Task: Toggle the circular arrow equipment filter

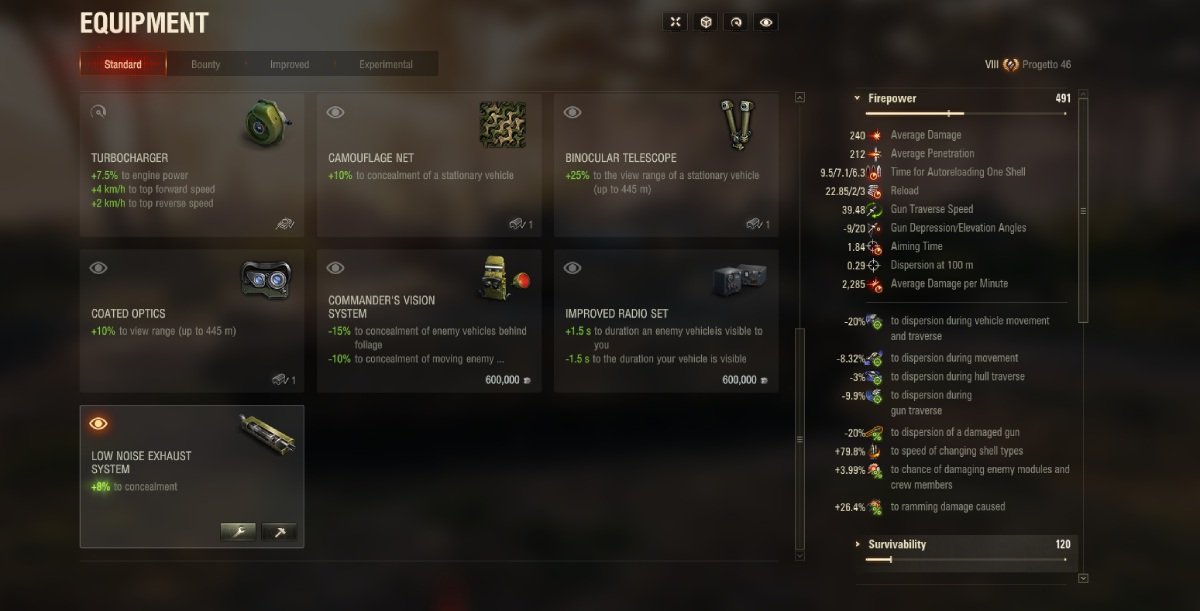Action: (x=736, y=22)
